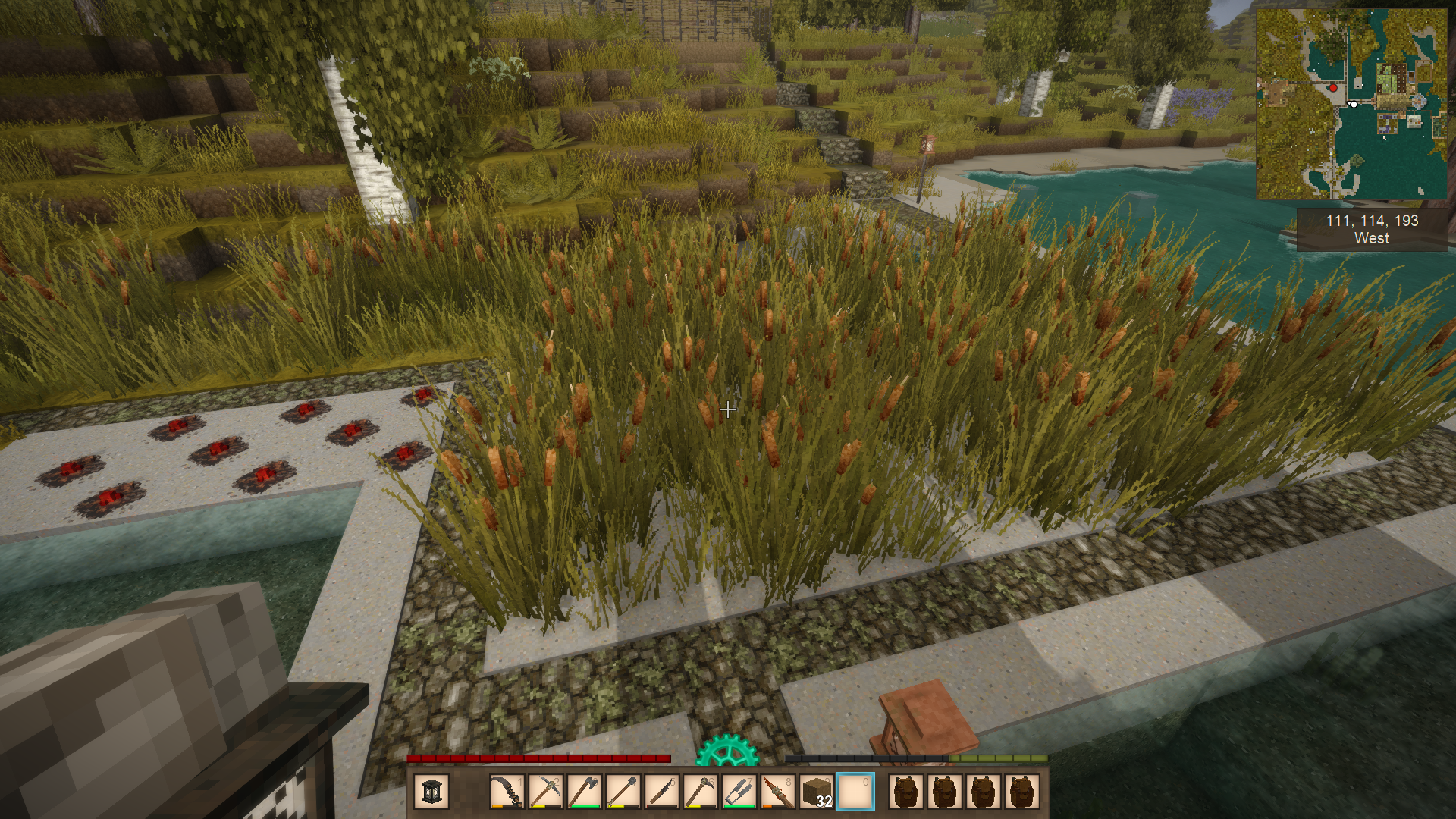Choose the pickaxe in hotbar slot 2
1456x819 pixels.
545,792
